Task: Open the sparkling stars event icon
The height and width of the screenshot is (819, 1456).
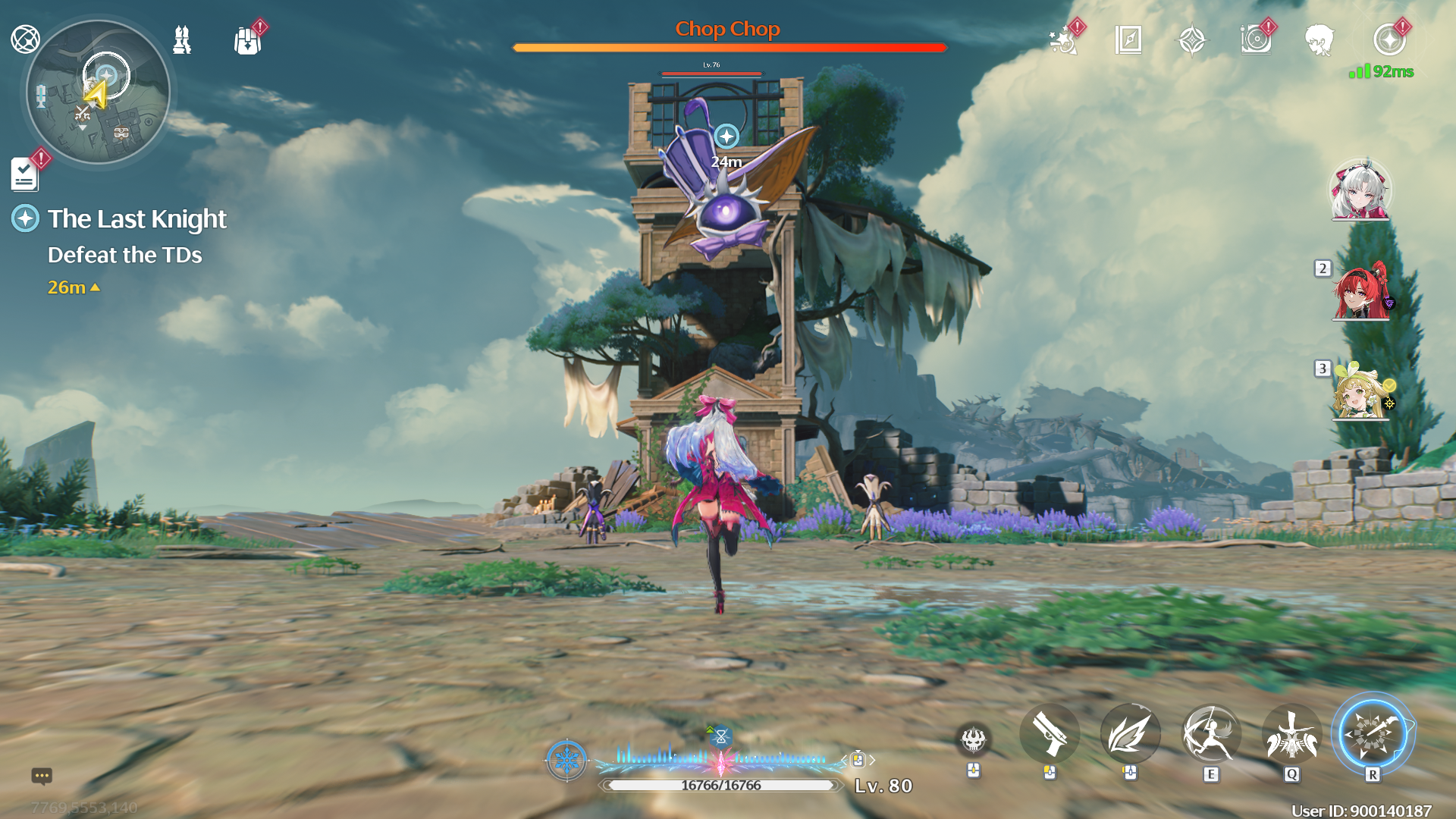Action: (1063, 40)
